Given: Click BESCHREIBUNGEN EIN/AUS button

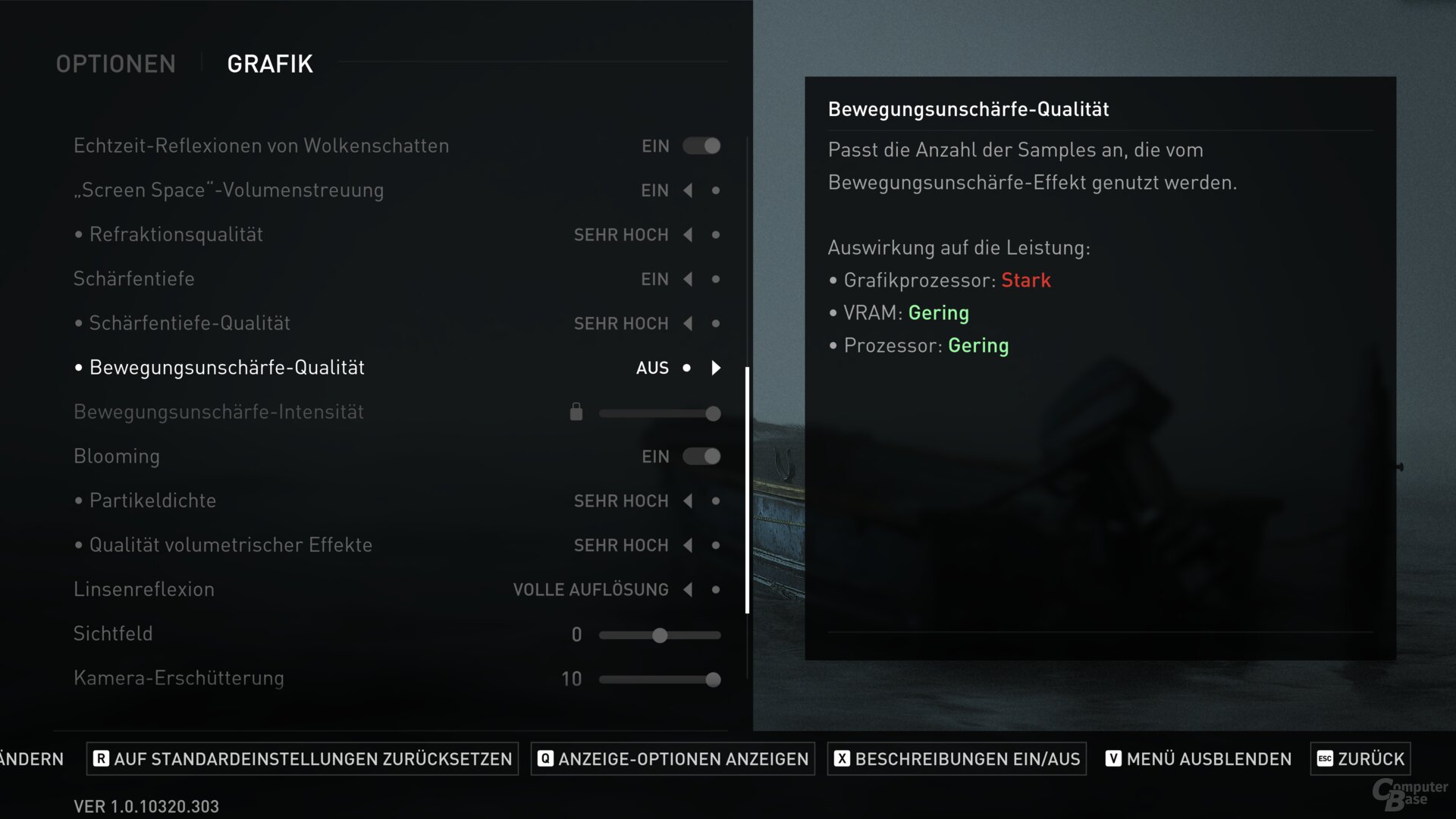Looking at the screenshot, I should click(955, 758).
